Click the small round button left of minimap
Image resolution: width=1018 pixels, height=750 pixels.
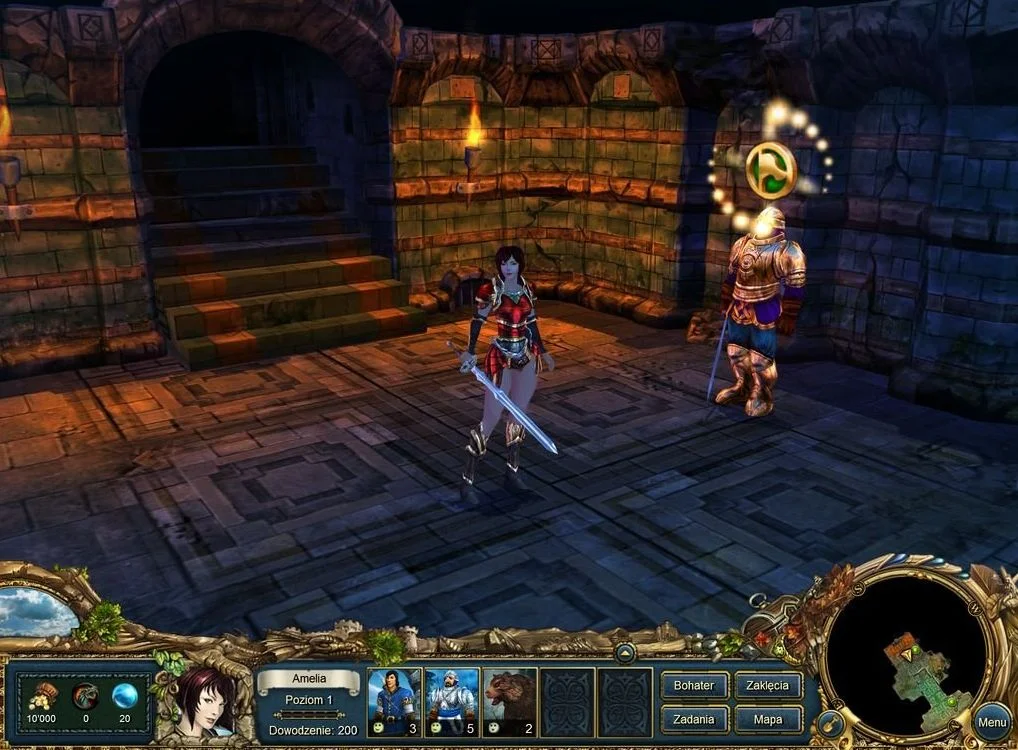point(829,721)
